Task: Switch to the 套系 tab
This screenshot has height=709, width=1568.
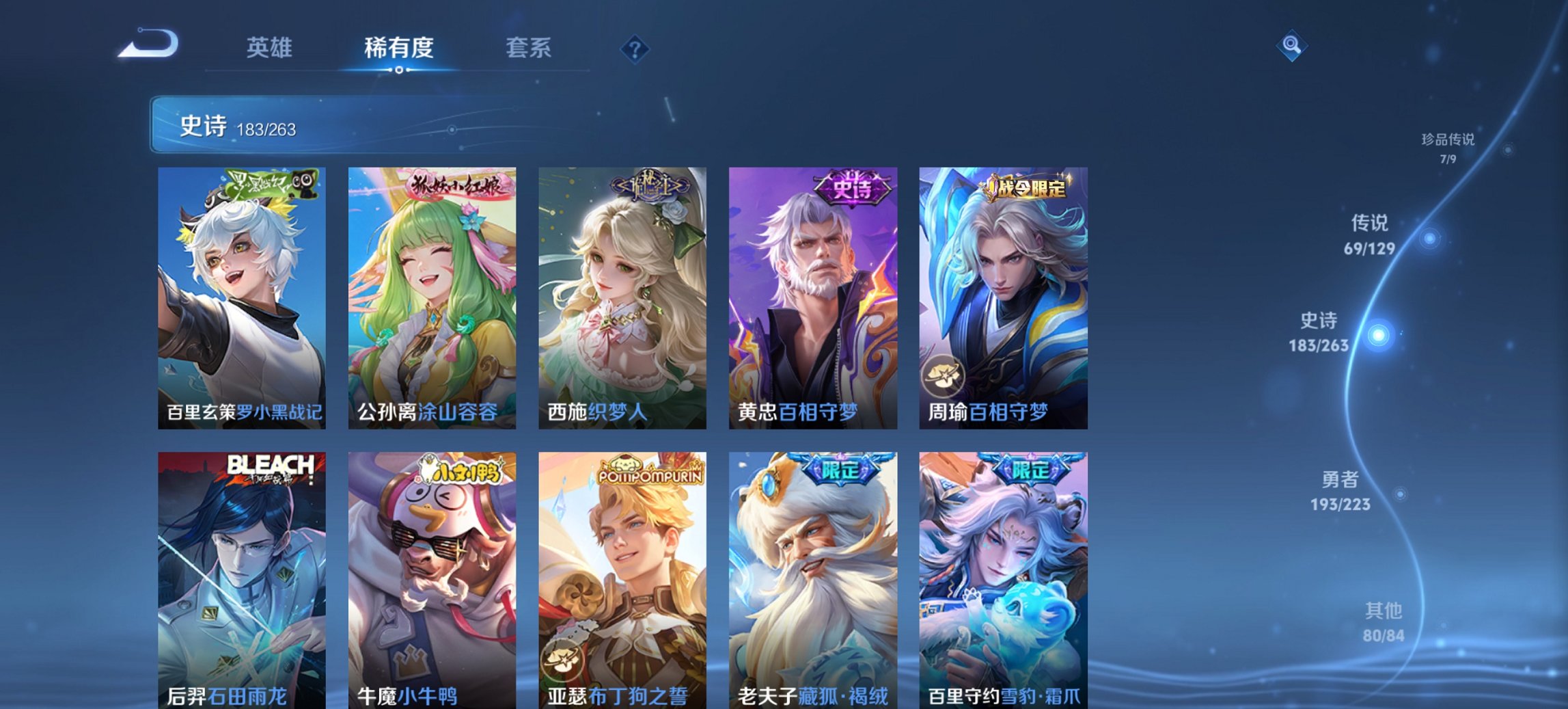Action: pos(529,48)
